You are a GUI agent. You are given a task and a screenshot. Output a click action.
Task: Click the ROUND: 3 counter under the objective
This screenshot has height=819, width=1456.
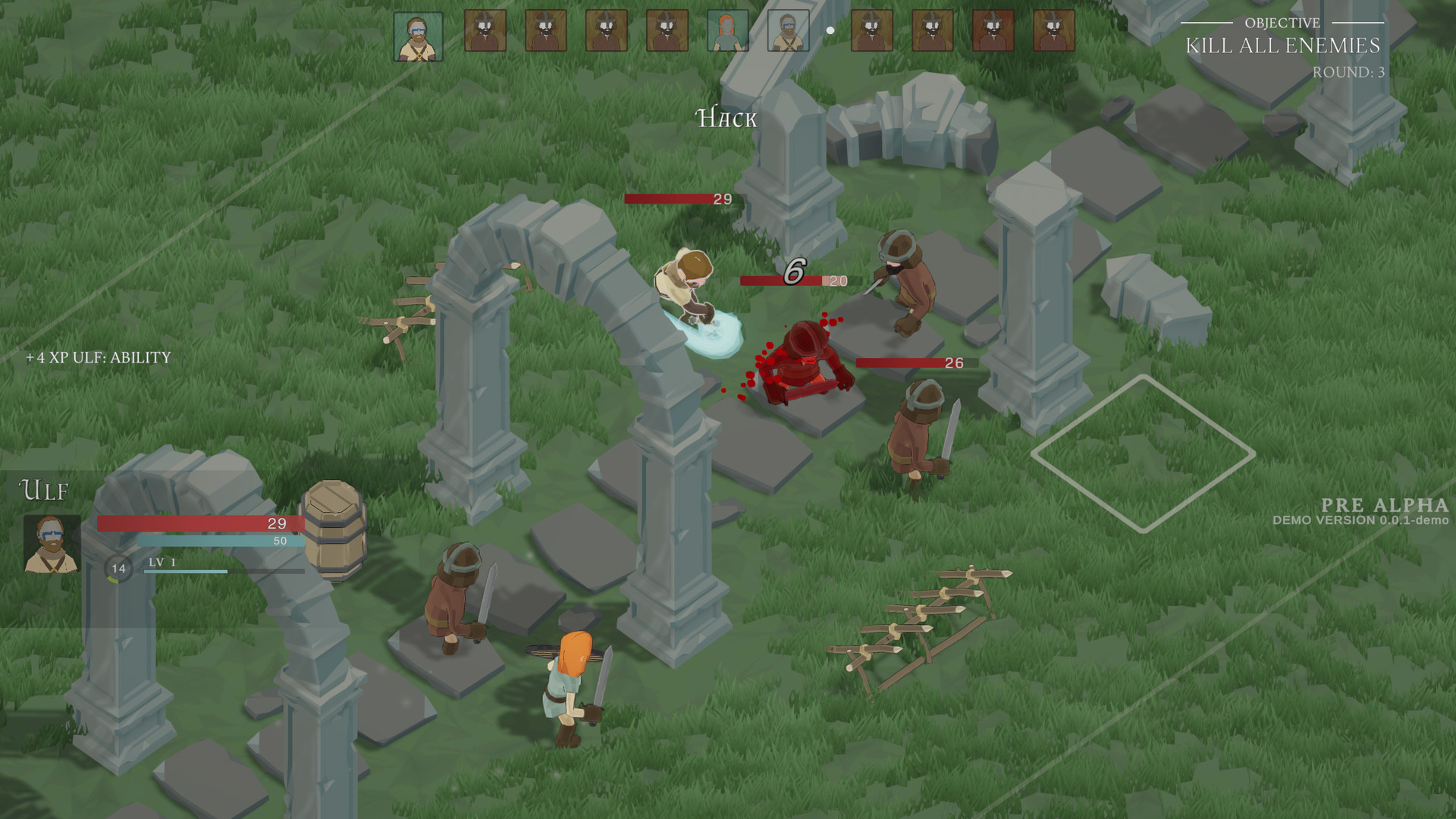1349,72
